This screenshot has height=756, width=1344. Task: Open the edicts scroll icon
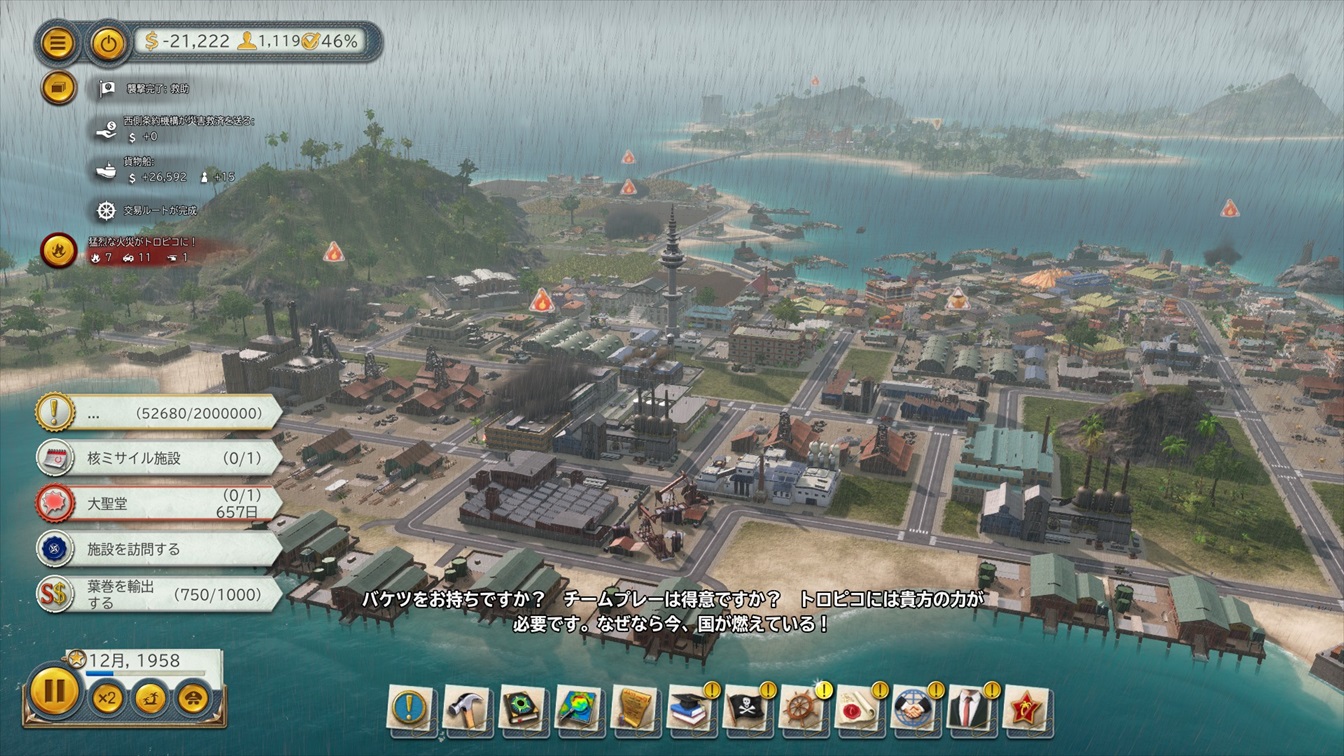pyautogui.click(x=633, y=708)
